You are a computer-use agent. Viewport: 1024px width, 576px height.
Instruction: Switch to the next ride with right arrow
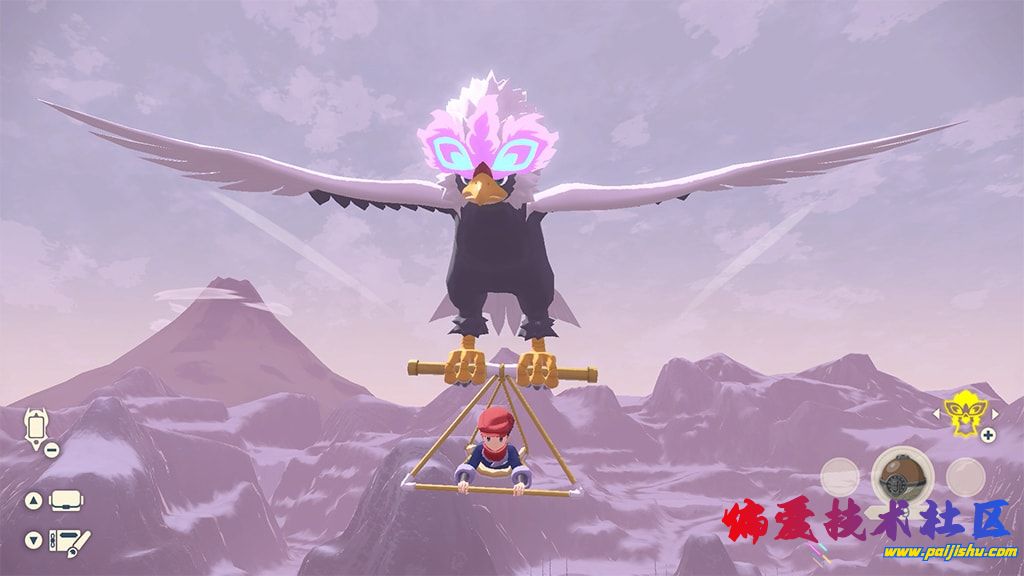tap(987, 410)
